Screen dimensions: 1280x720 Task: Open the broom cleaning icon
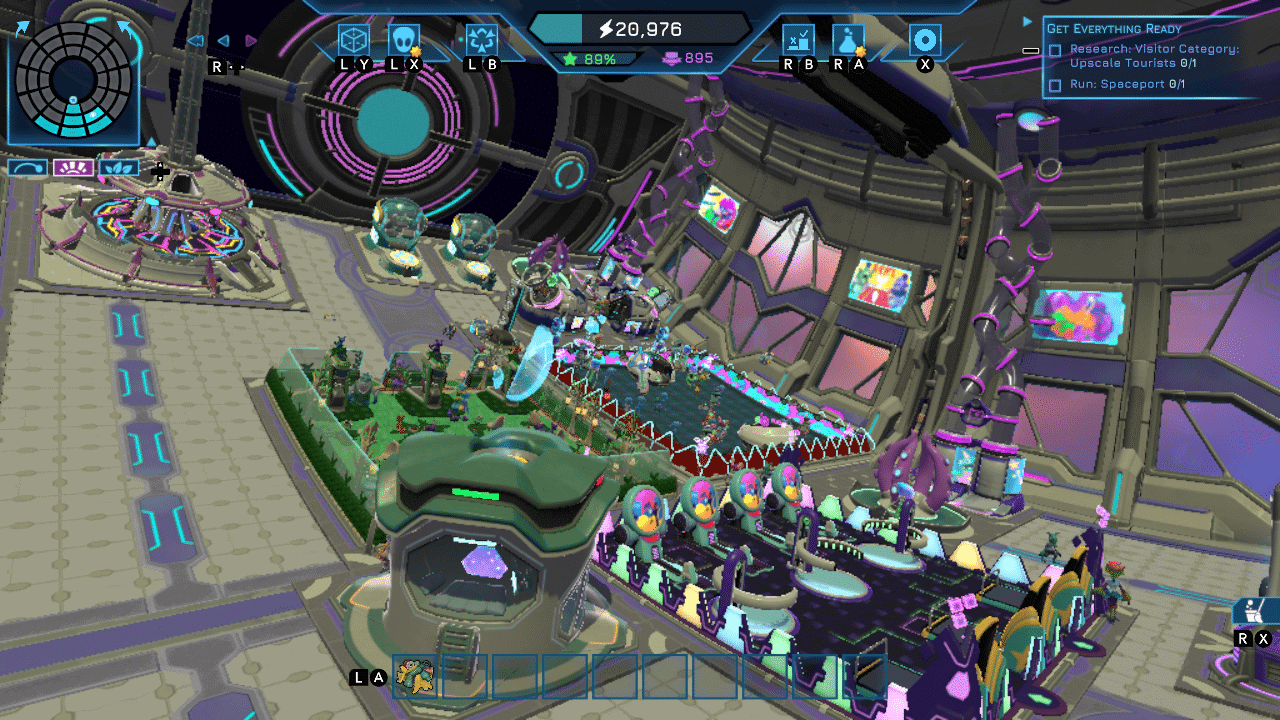tap(1252, 610)
